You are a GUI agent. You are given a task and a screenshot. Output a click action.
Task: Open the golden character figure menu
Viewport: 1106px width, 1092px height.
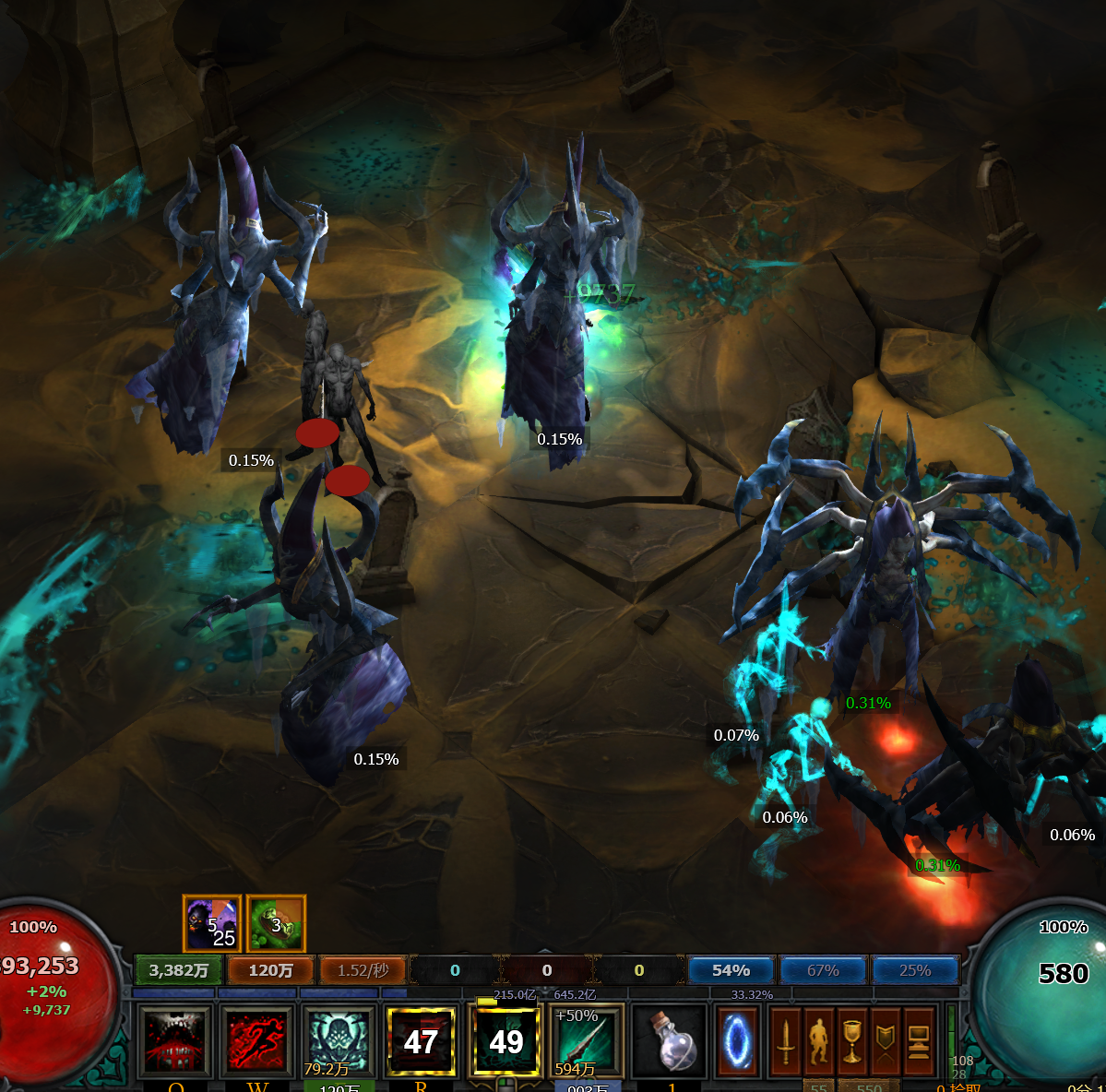click(x=818, y=1041)
